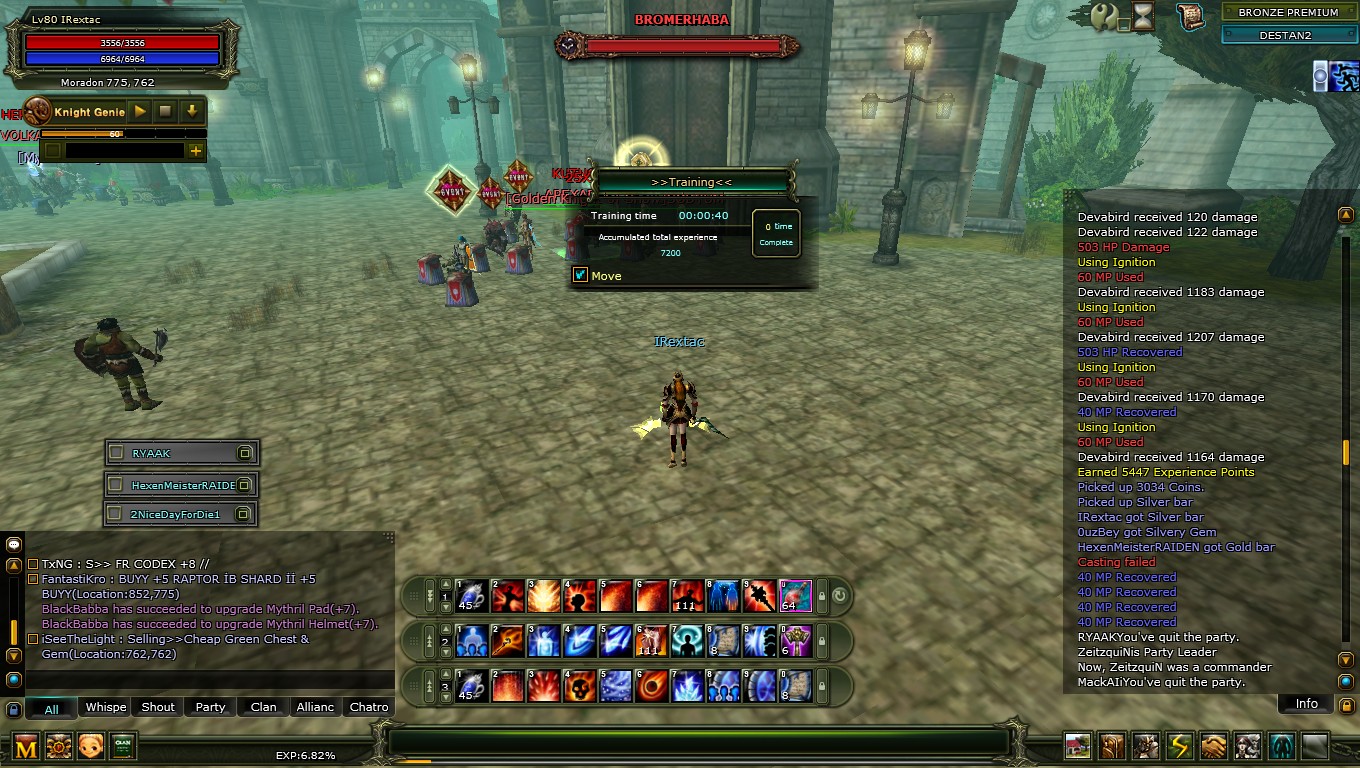Open the yellow lightning skill menu icon

pos(1180,746)
